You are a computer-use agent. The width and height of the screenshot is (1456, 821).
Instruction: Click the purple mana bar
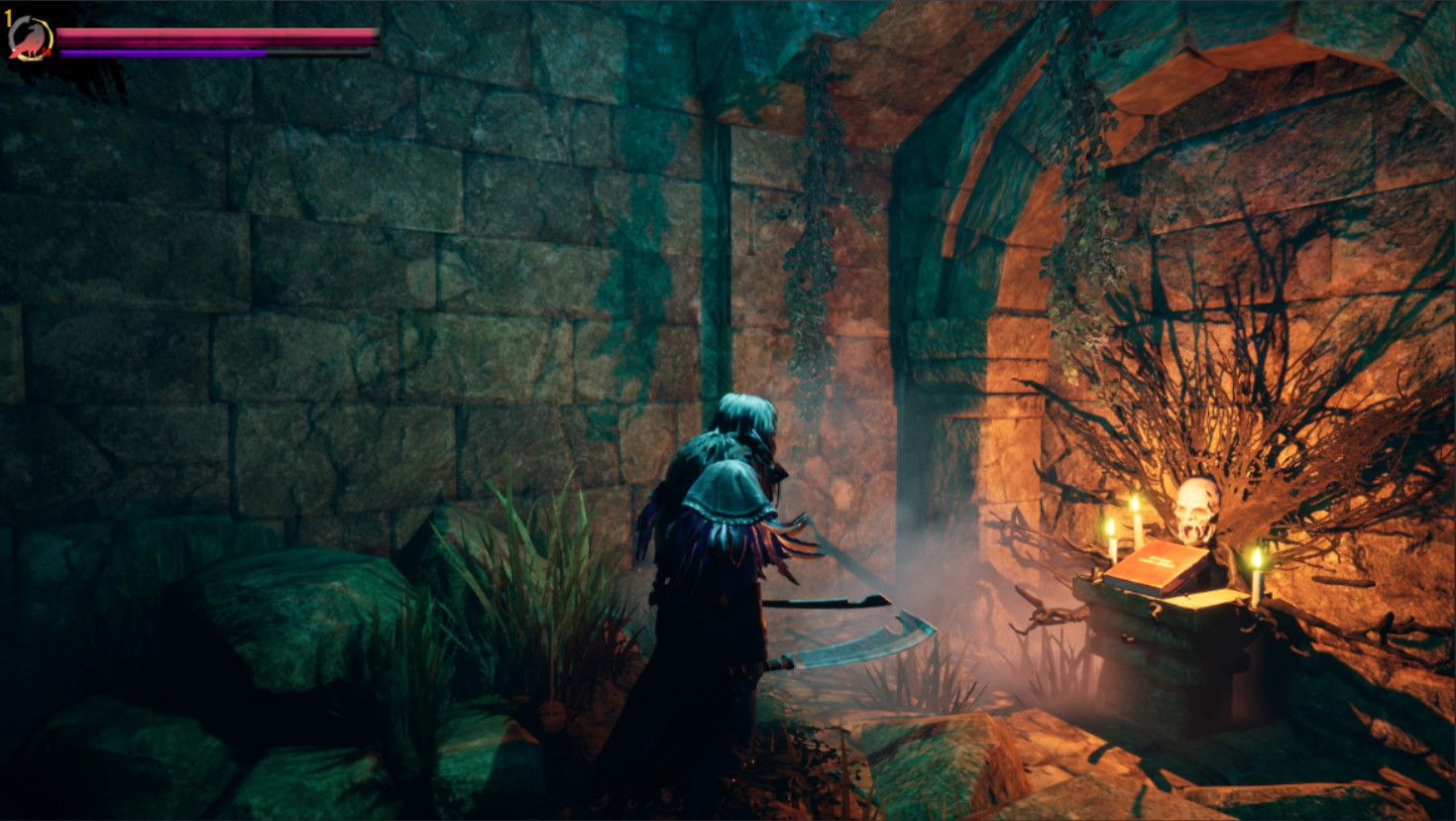[164, 52]
